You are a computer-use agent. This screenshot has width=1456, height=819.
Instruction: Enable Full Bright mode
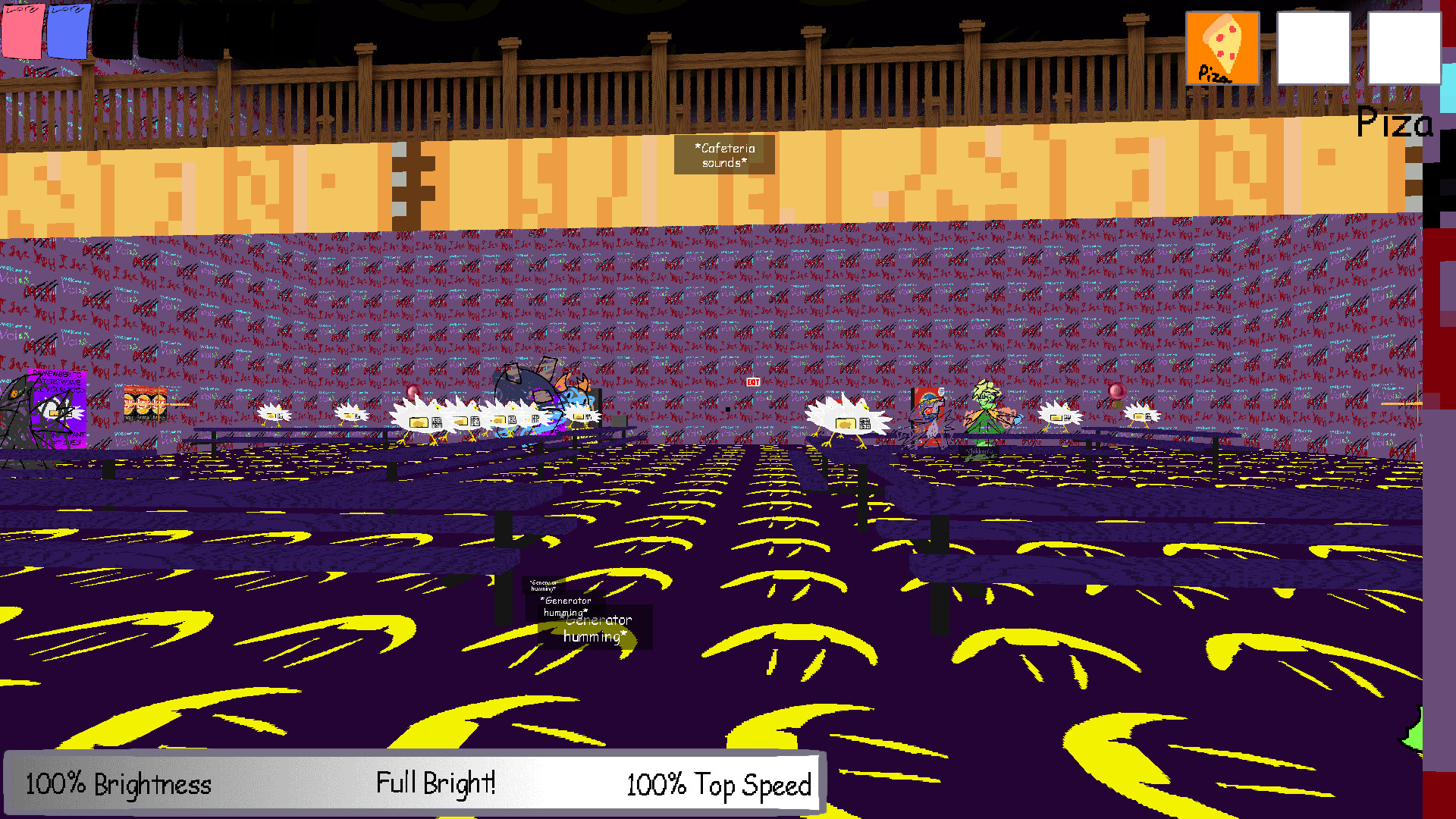click(436, 783)
